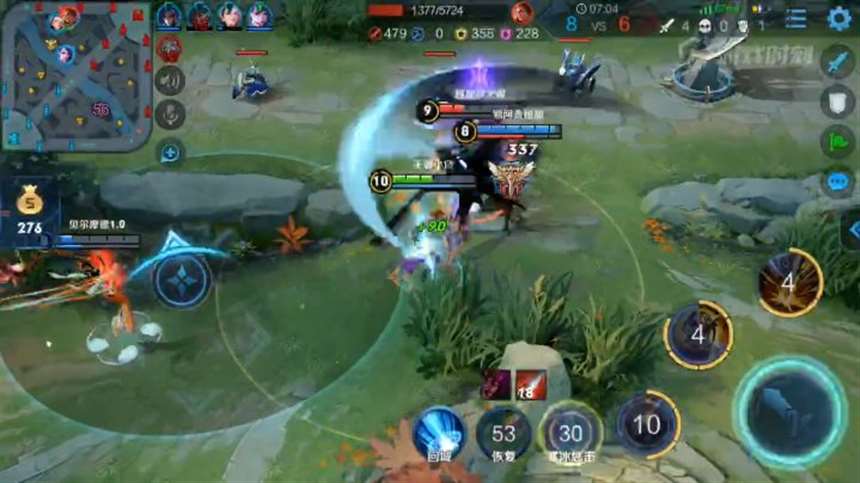Toggle the speaker voice button
Viewport: 860px width, 483px height.
click(170, 80)
